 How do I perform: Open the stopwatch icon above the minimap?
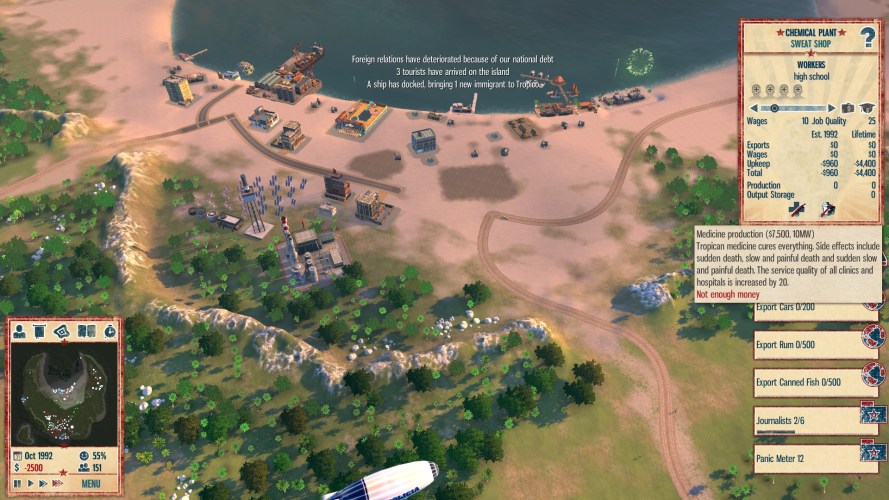109,331
